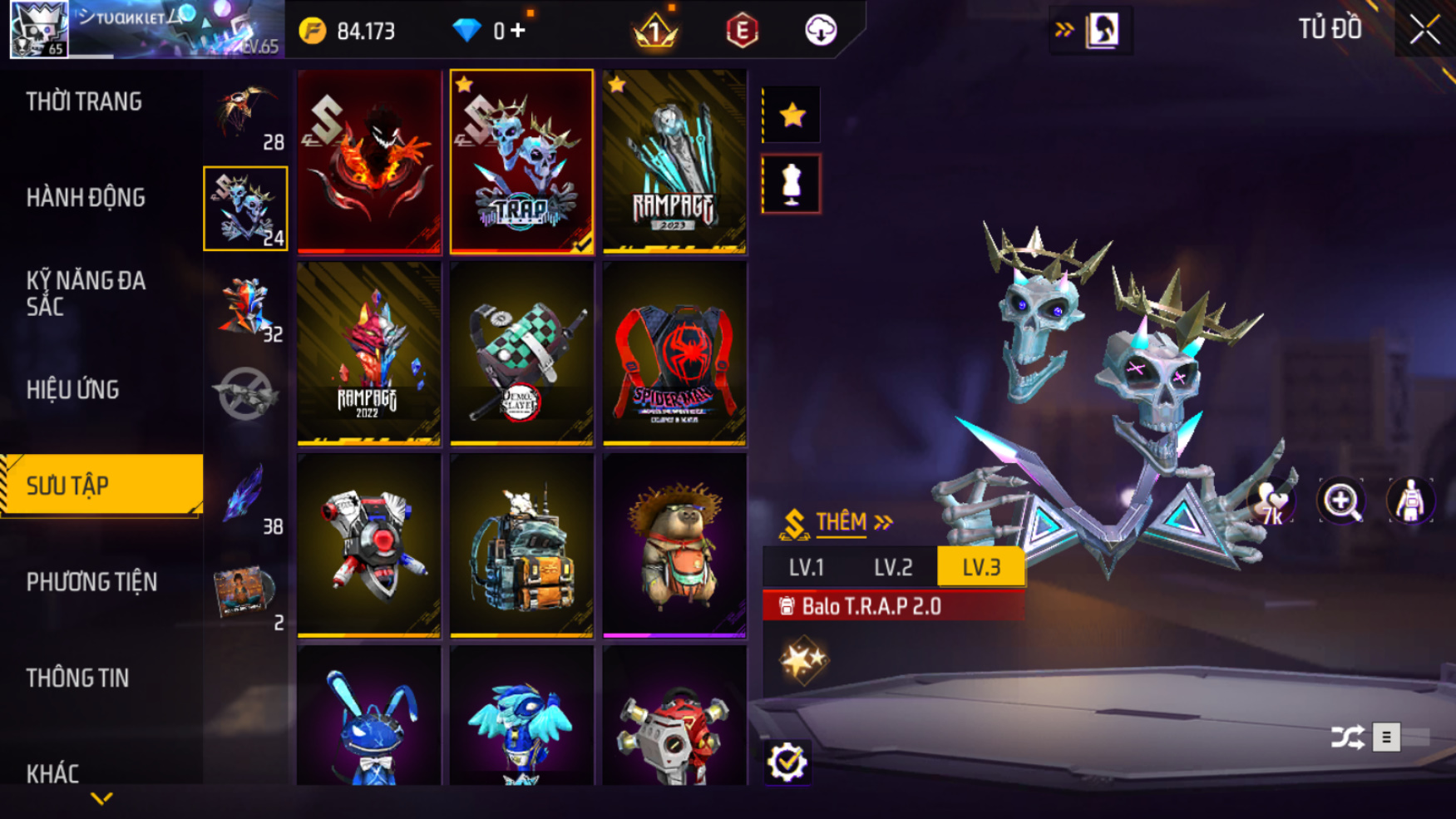The width and height of the screenshot is (1456, 819).
Task: Choose the Rampage 2023 backpack
Action: click(x=674, y=161)
